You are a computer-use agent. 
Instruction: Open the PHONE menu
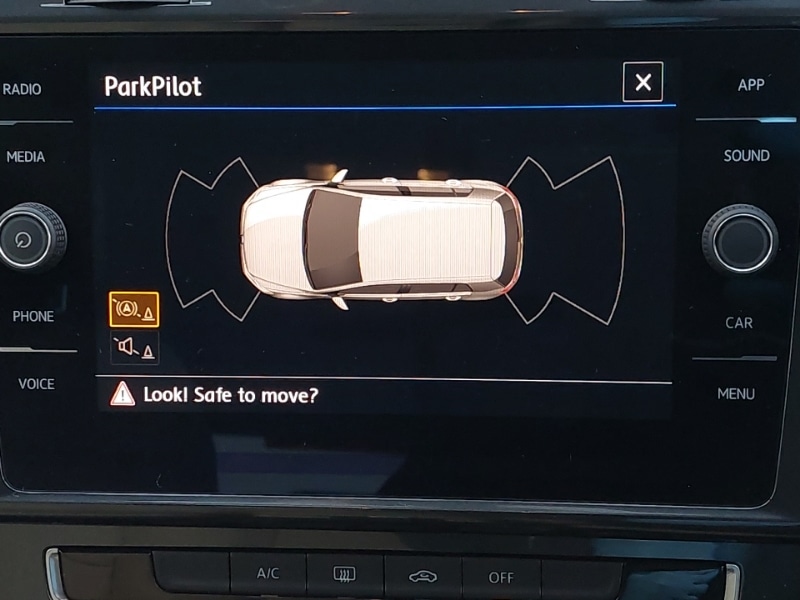[x=32, y=316]
